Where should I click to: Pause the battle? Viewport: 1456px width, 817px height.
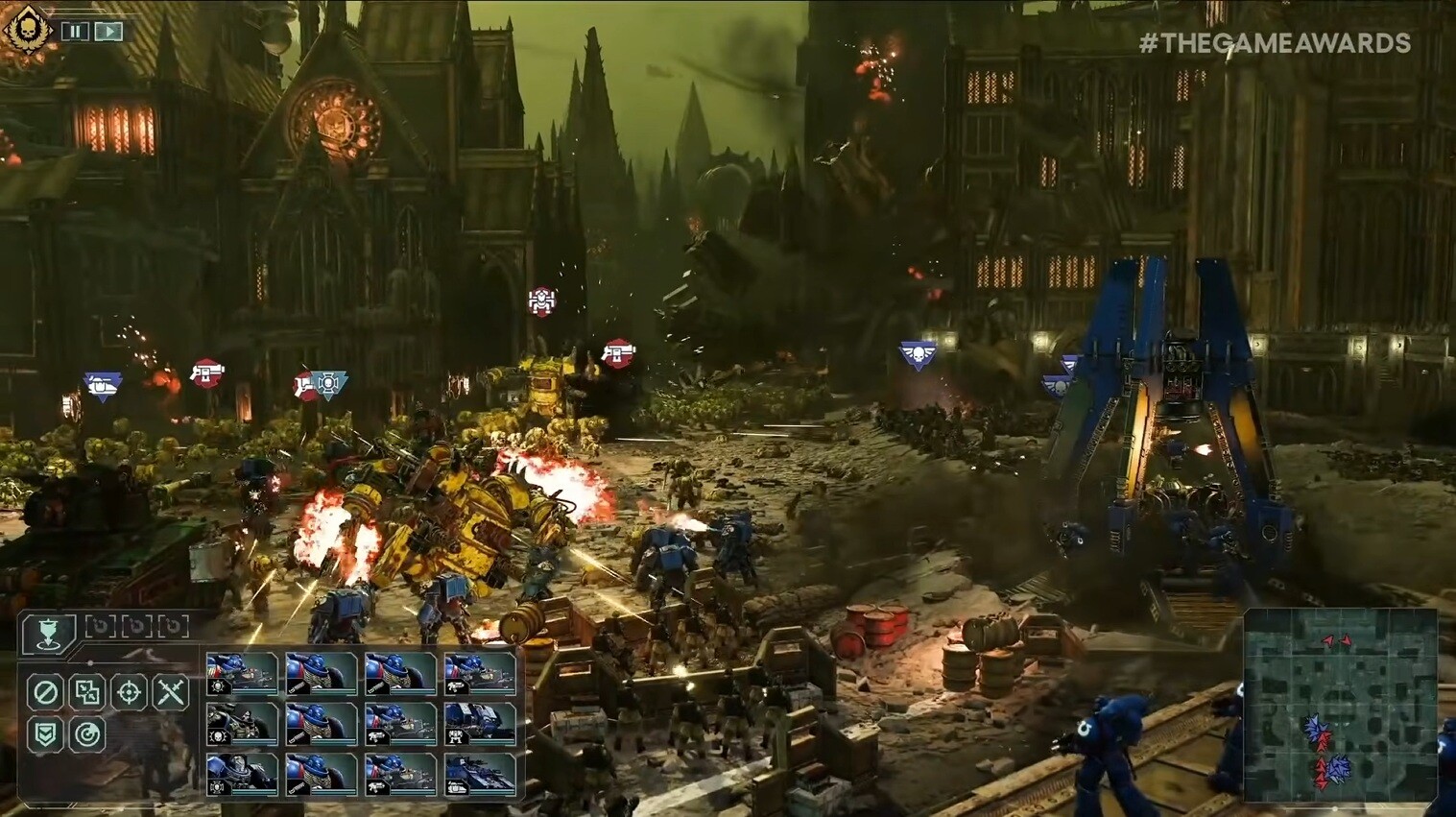click(x=75, y=31)
